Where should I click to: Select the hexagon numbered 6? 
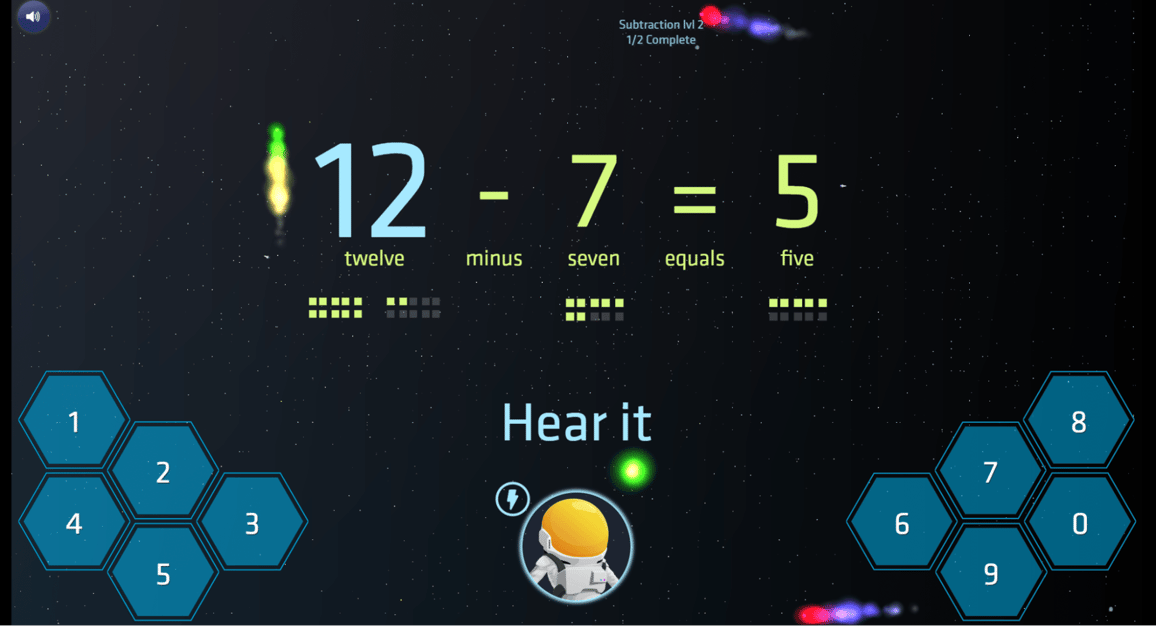coord(902,523)
